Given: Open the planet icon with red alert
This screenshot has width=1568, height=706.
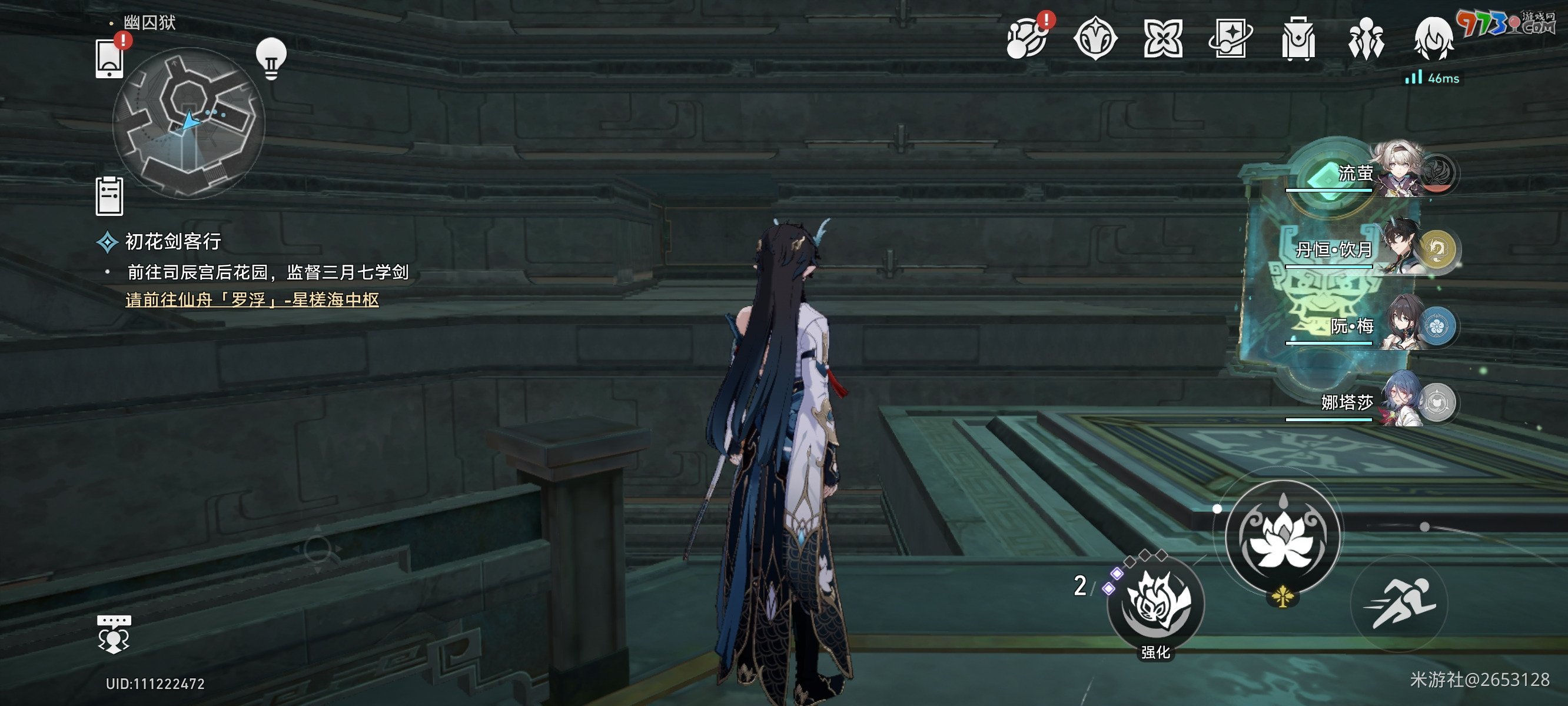Looking at the screenshot, I should 1027,39.
